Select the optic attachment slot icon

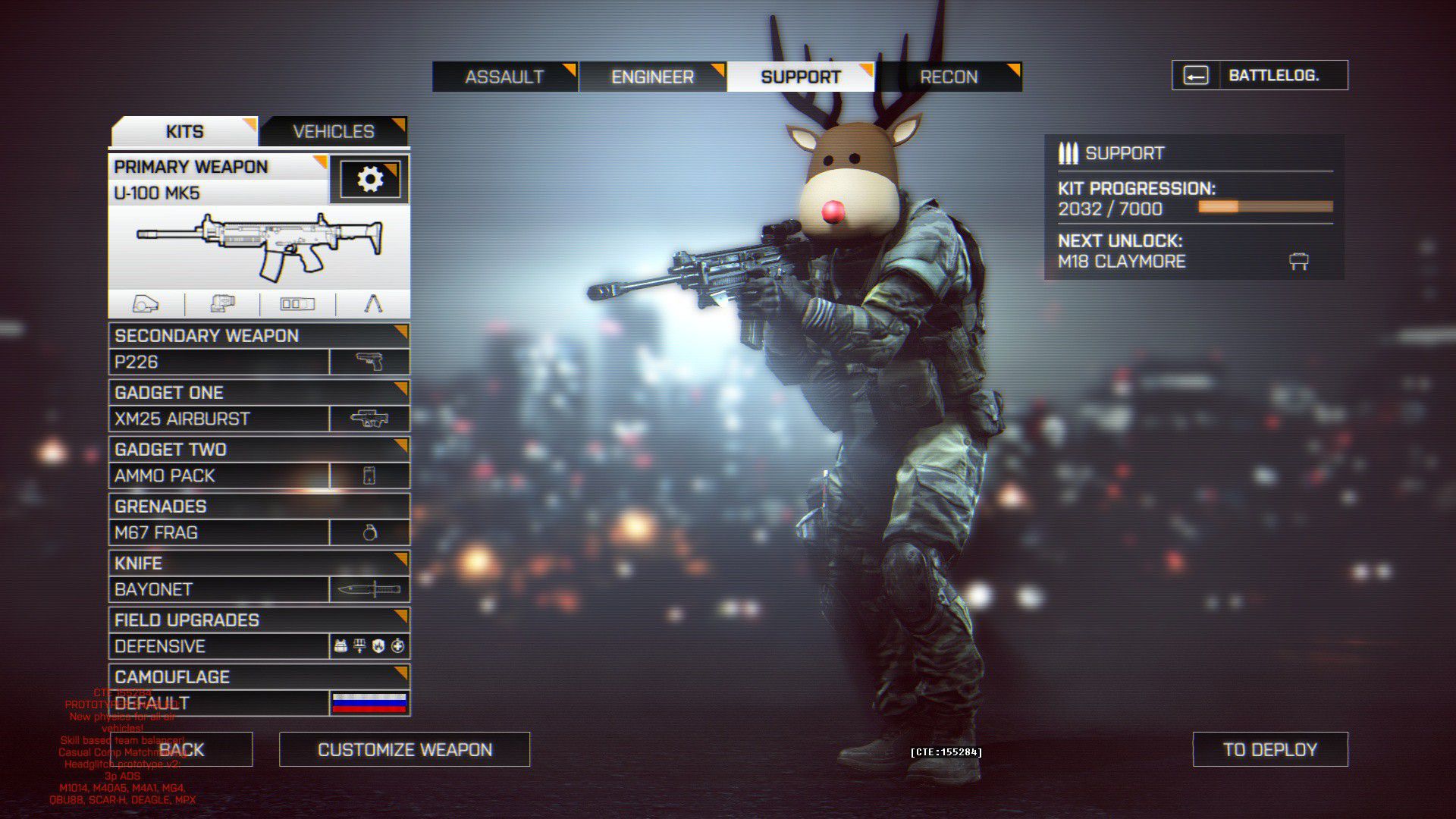pos(146,304)
